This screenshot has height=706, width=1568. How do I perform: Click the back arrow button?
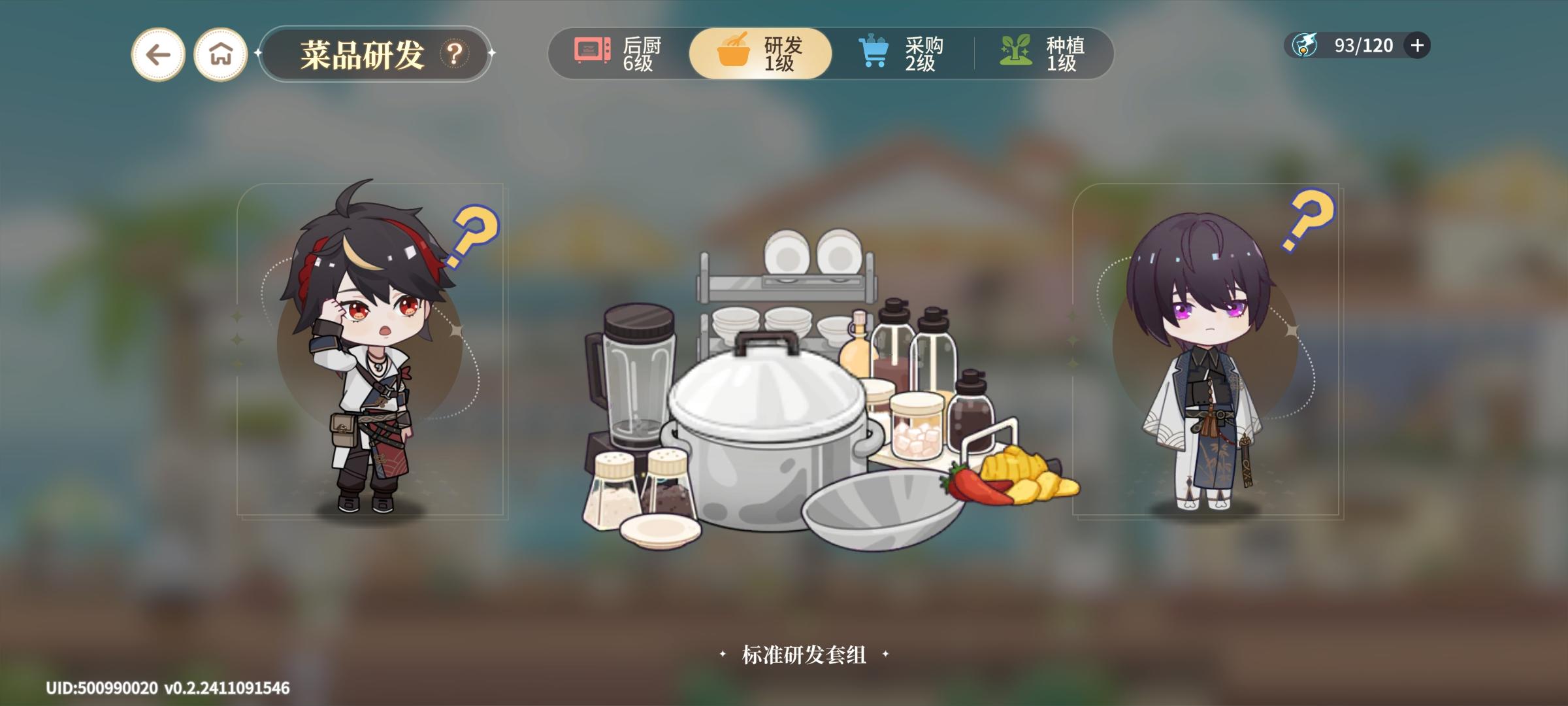pyautogui.click(x=157, y=52)
